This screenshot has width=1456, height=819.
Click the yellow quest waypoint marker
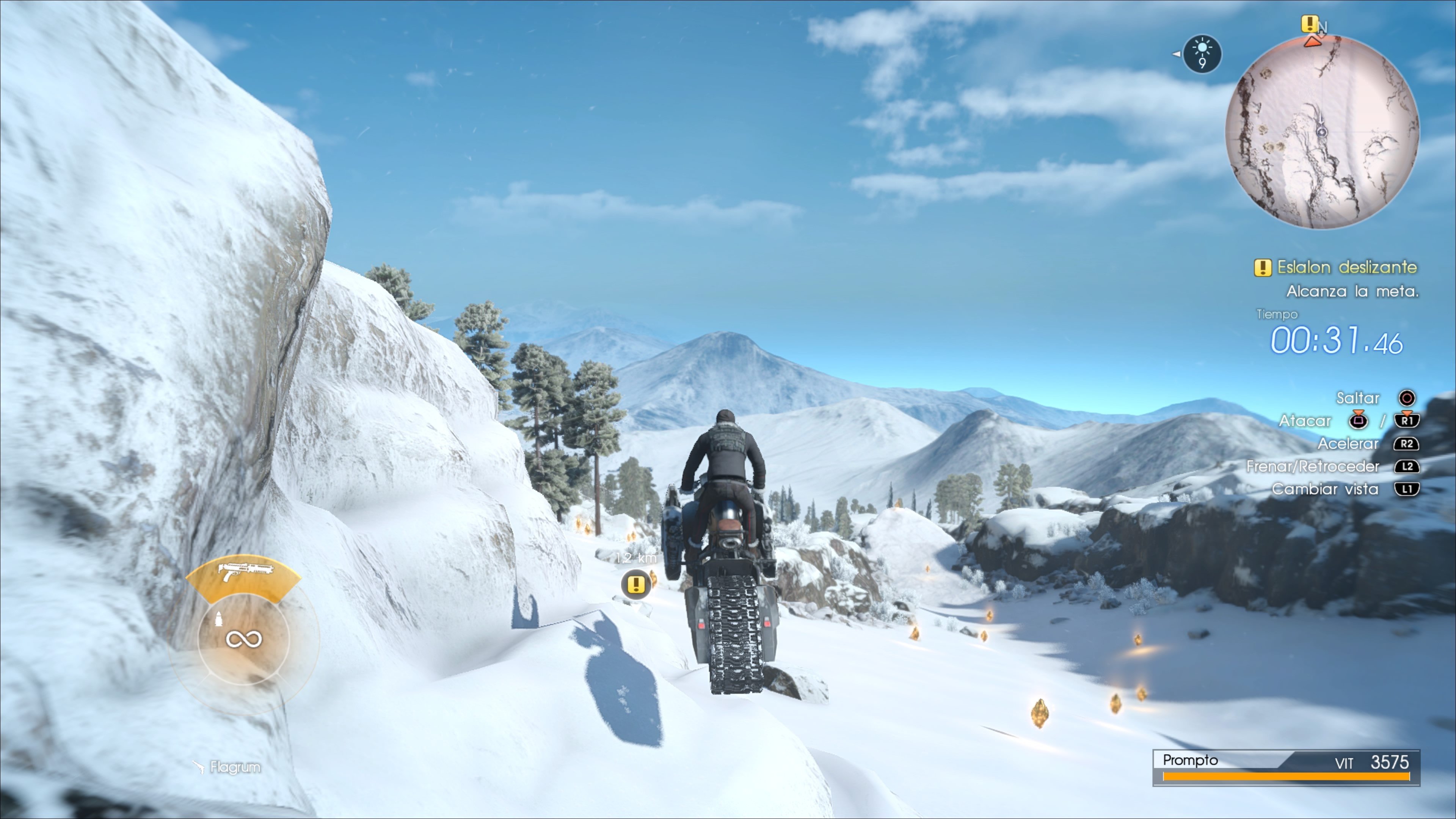pos(636,584)
